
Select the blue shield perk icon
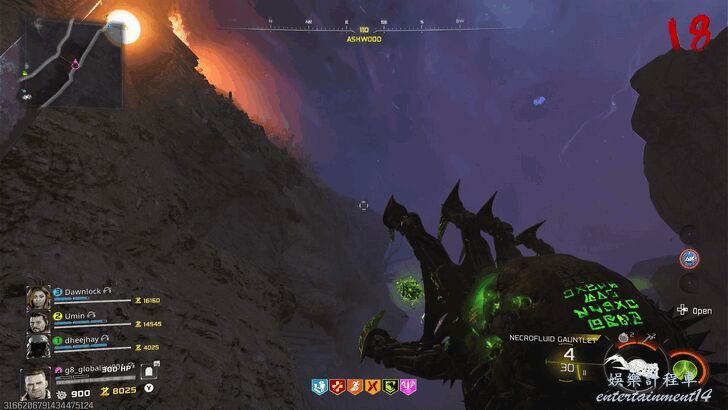pyautogui.click(x=320, y=384)
